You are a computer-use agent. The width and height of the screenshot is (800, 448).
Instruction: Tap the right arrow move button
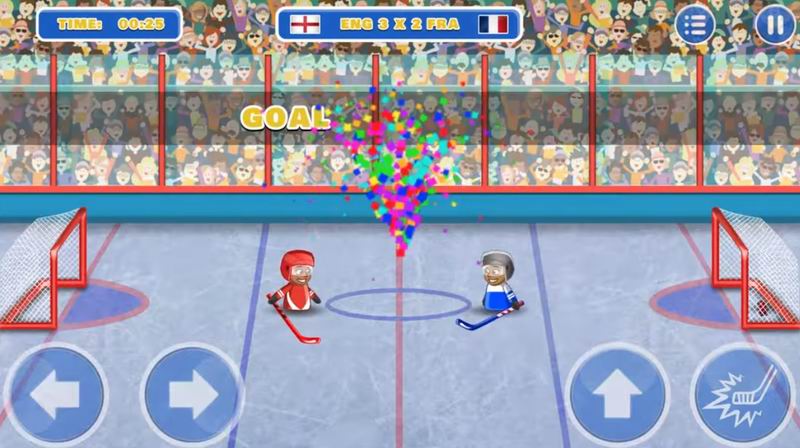193,397
